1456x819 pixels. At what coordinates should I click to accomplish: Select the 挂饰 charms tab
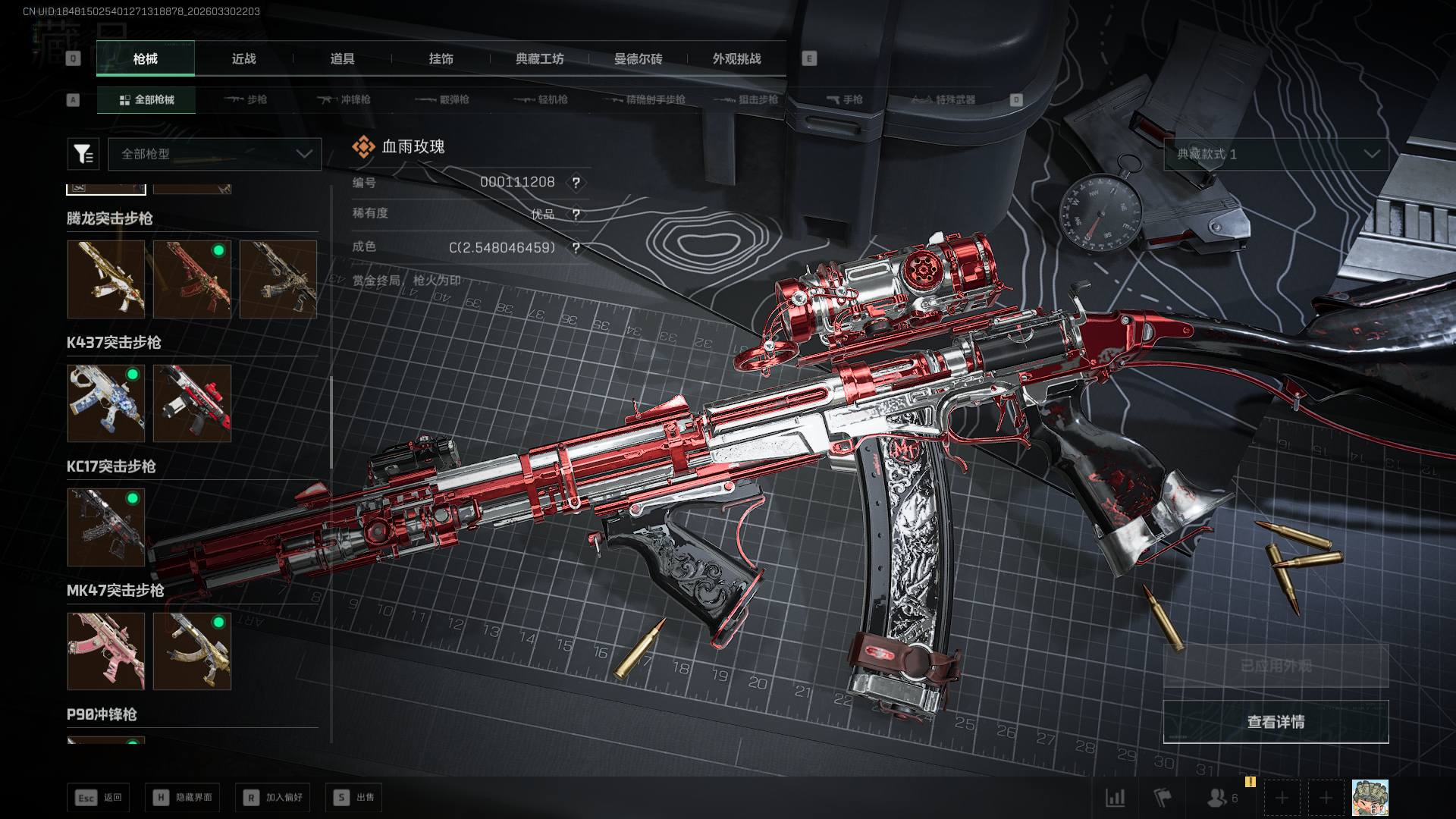pyautogui.click(x=441, y=58)
